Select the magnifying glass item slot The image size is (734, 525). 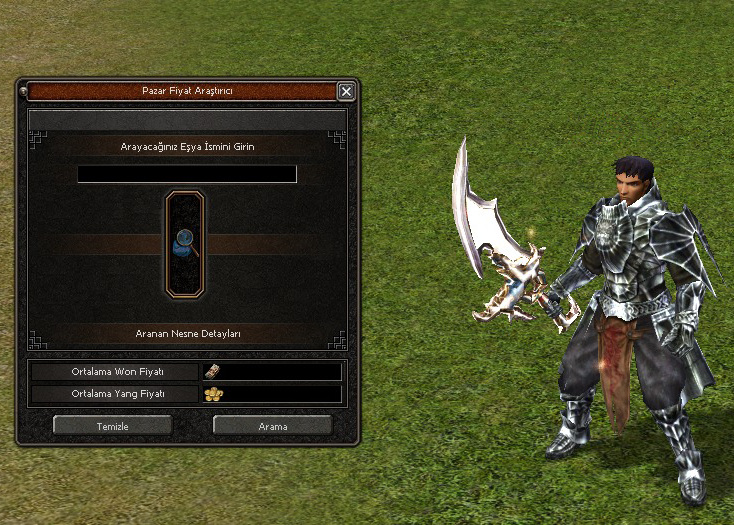[x=185, y=243]
